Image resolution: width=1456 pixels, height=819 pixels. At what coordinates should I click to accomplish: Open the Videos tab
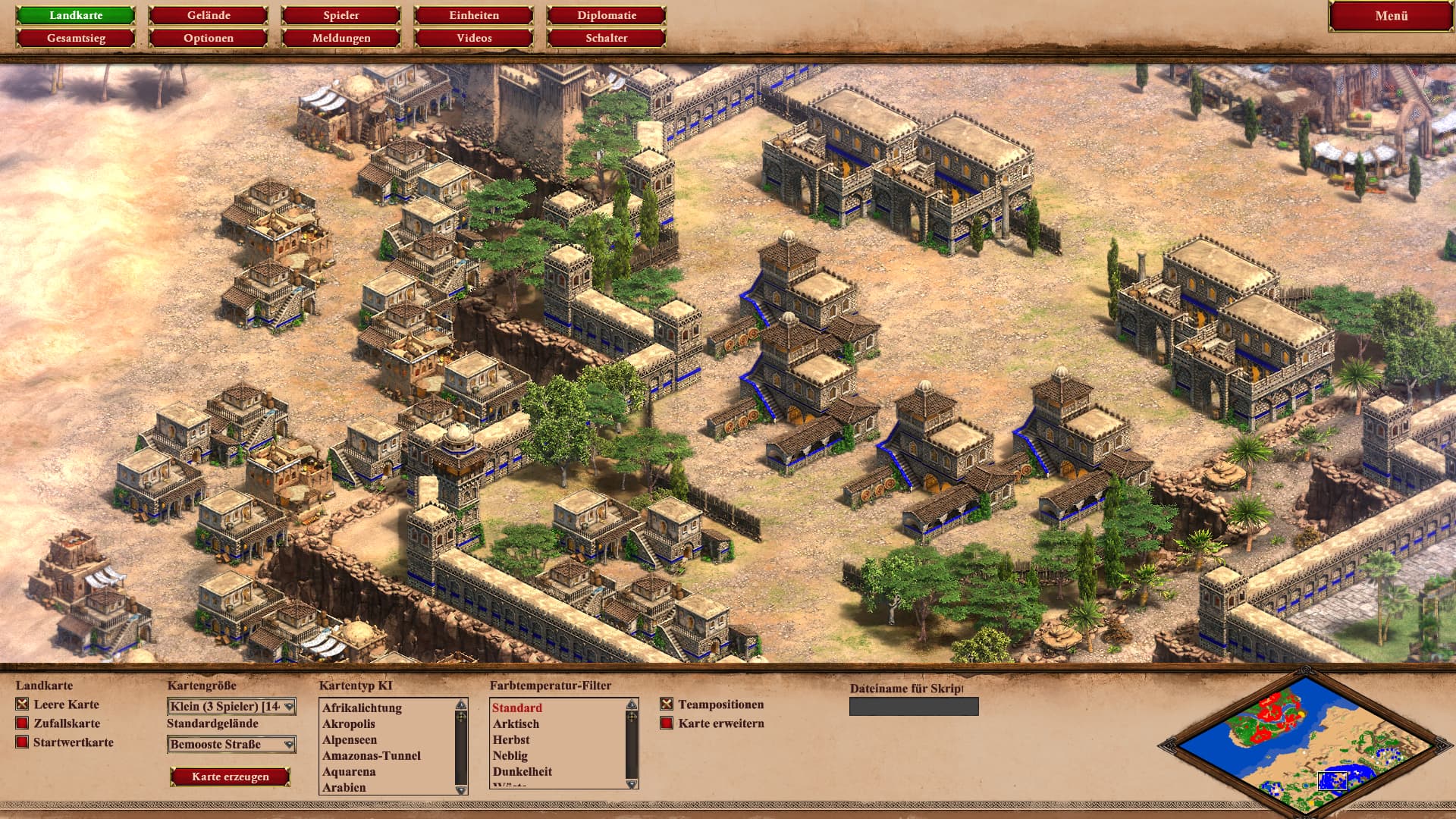[x=474, y=38]
